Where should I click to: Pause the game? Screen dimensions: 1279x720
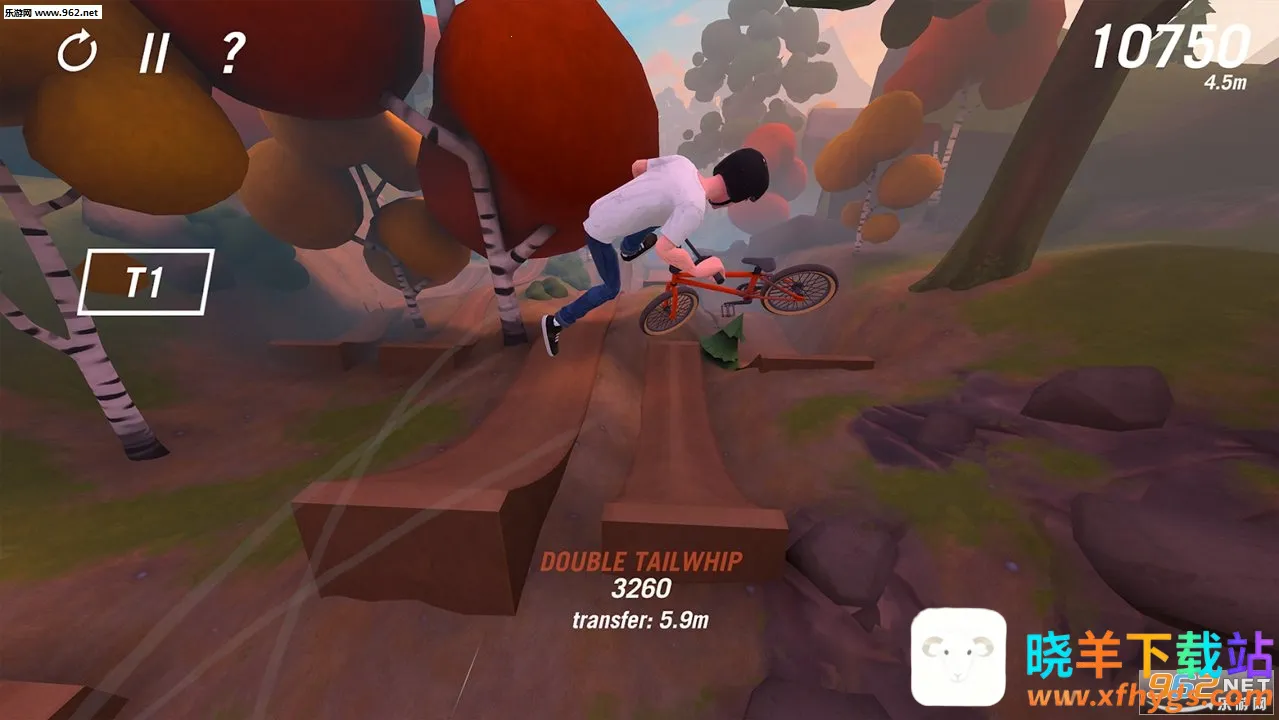[154, 52]
